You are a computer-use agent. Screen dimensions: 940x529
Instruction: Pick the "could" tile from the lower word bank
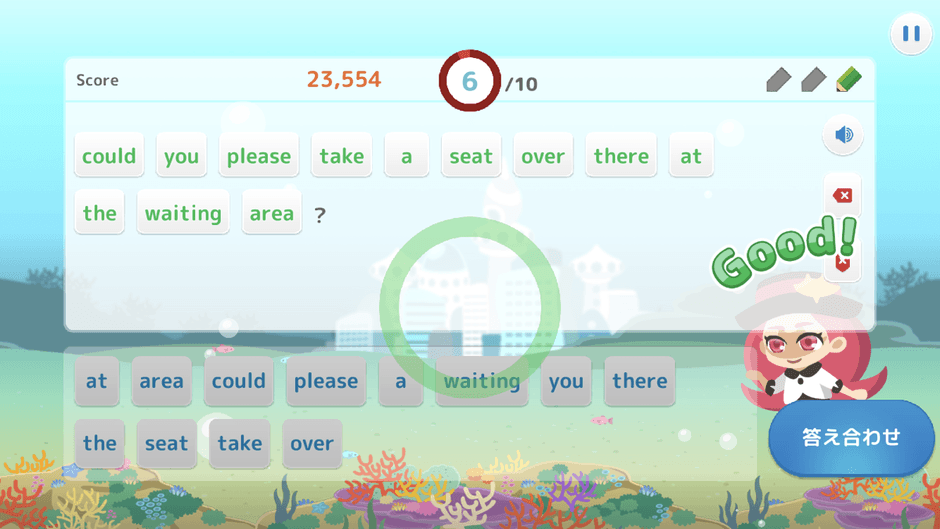239,381
